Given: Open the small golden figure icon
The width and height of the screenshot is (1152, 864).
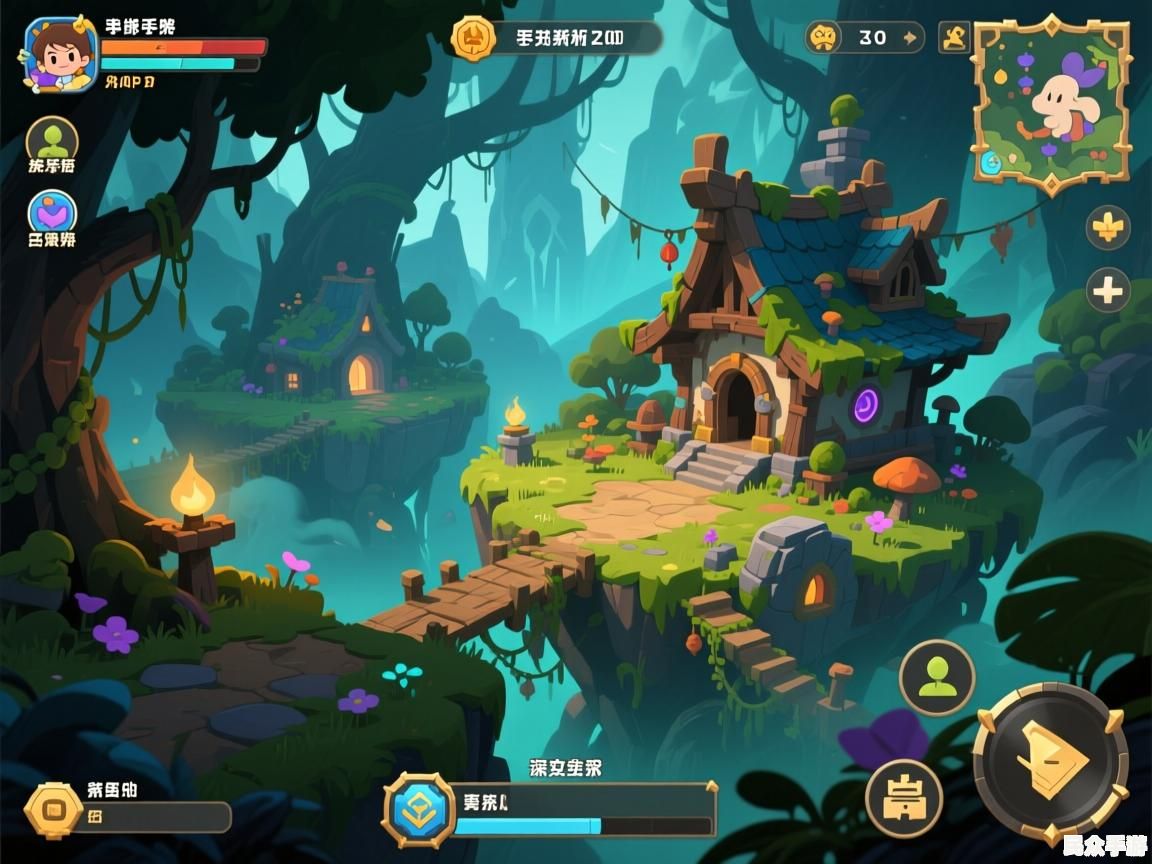Looking at the screenshot, I should pyautogui.click(x=954, y=38).
